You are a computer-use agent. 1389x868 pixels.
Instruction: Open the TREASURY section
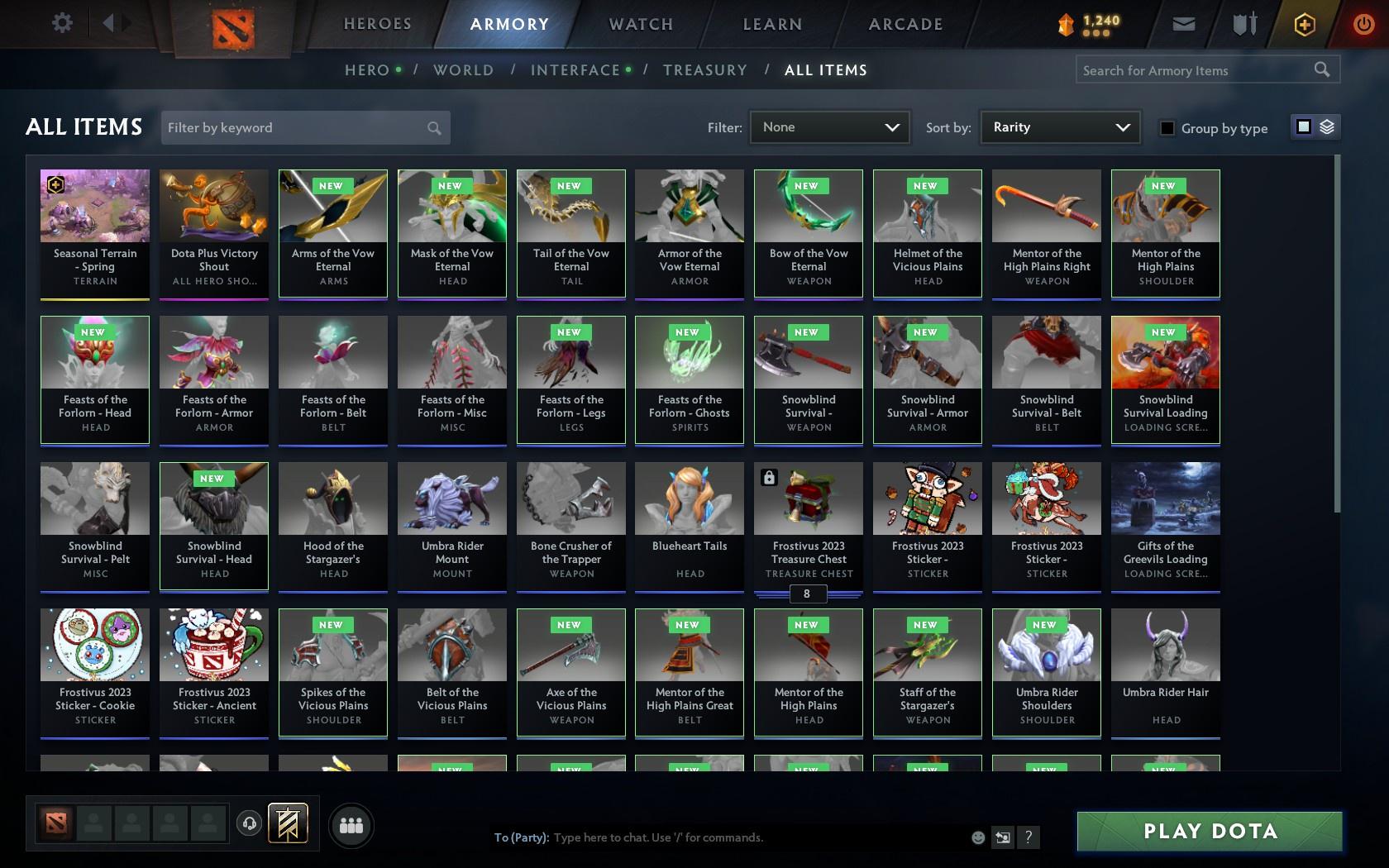(x=705, y=70)
